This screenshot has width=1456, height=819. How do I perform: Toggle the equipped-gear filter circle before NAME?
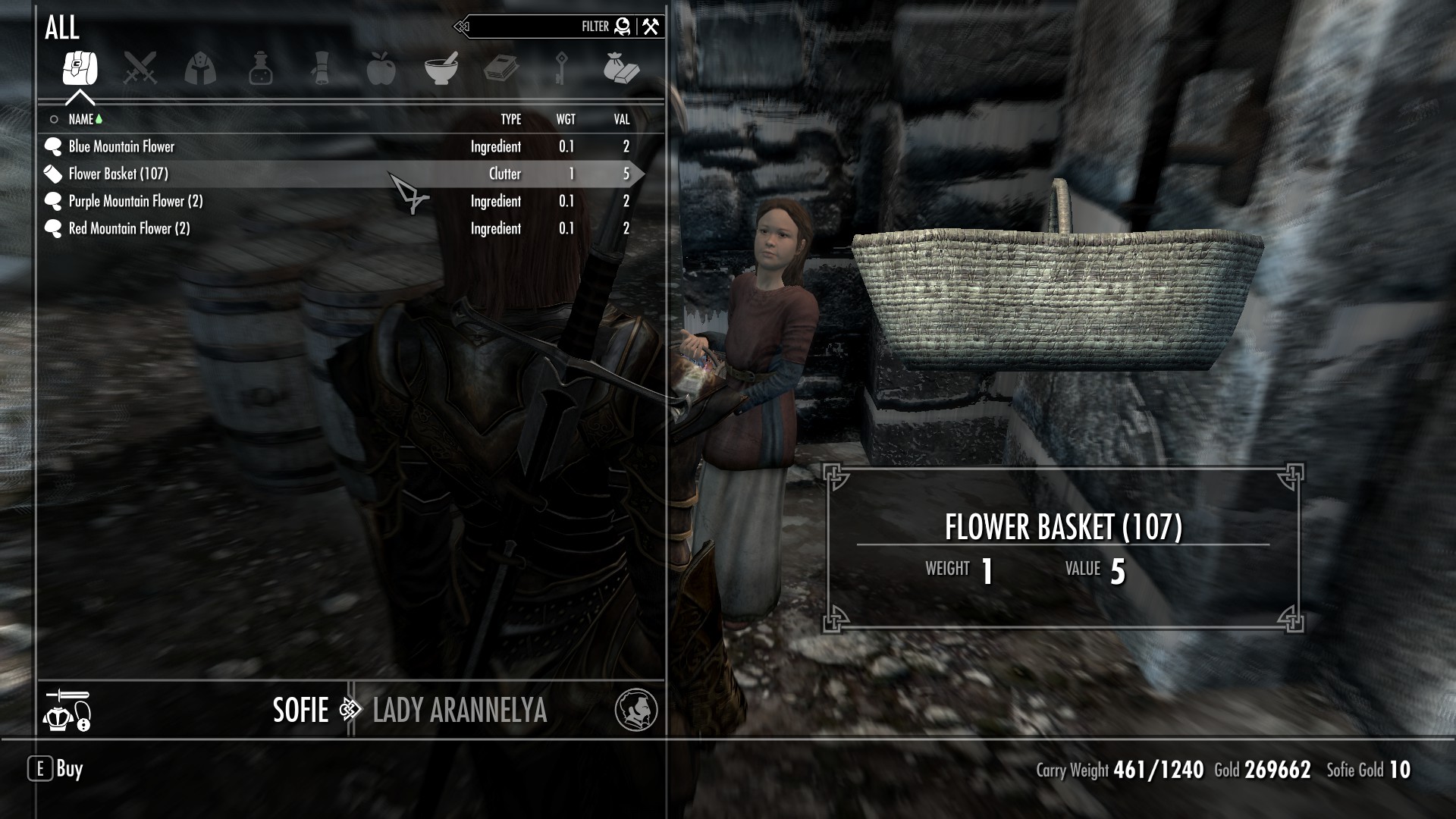[52, 119]
